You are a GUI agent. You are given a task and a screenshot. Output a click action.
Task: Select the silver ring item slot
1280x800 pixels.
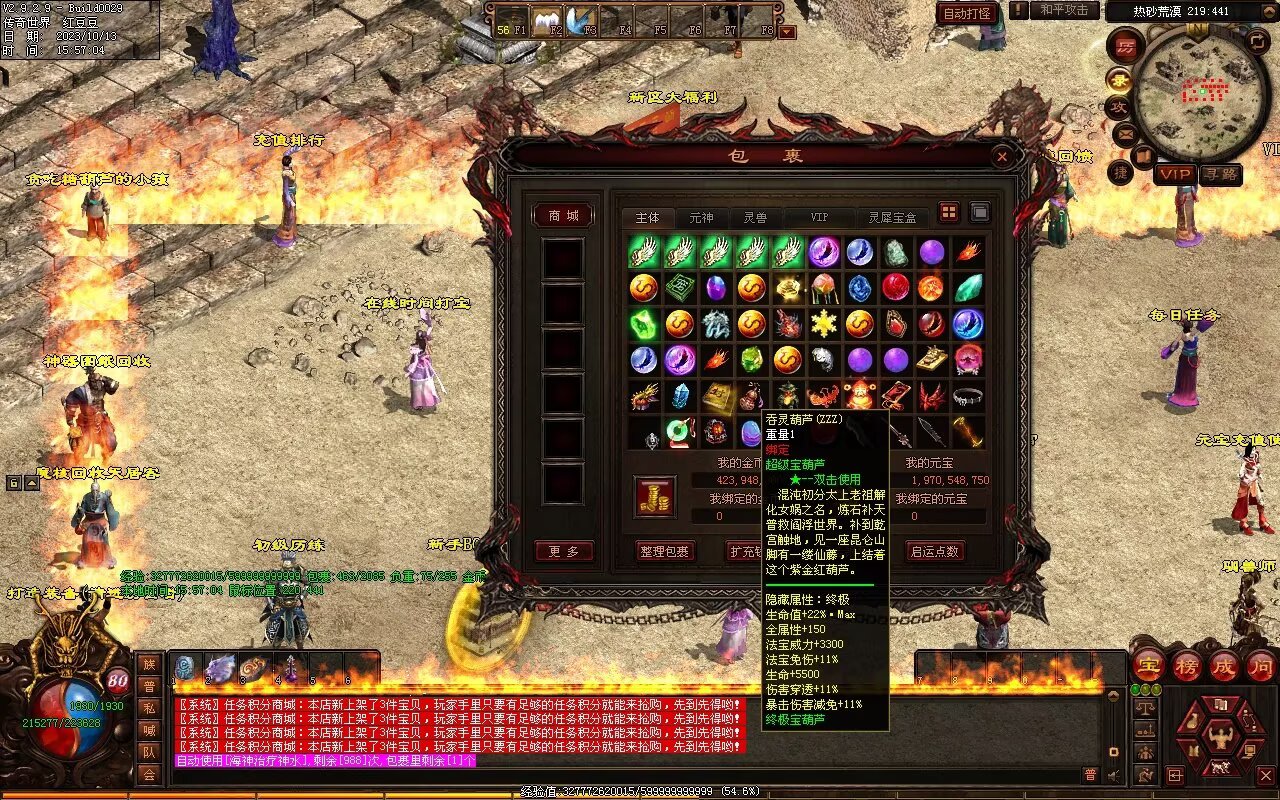click(967, 396)
